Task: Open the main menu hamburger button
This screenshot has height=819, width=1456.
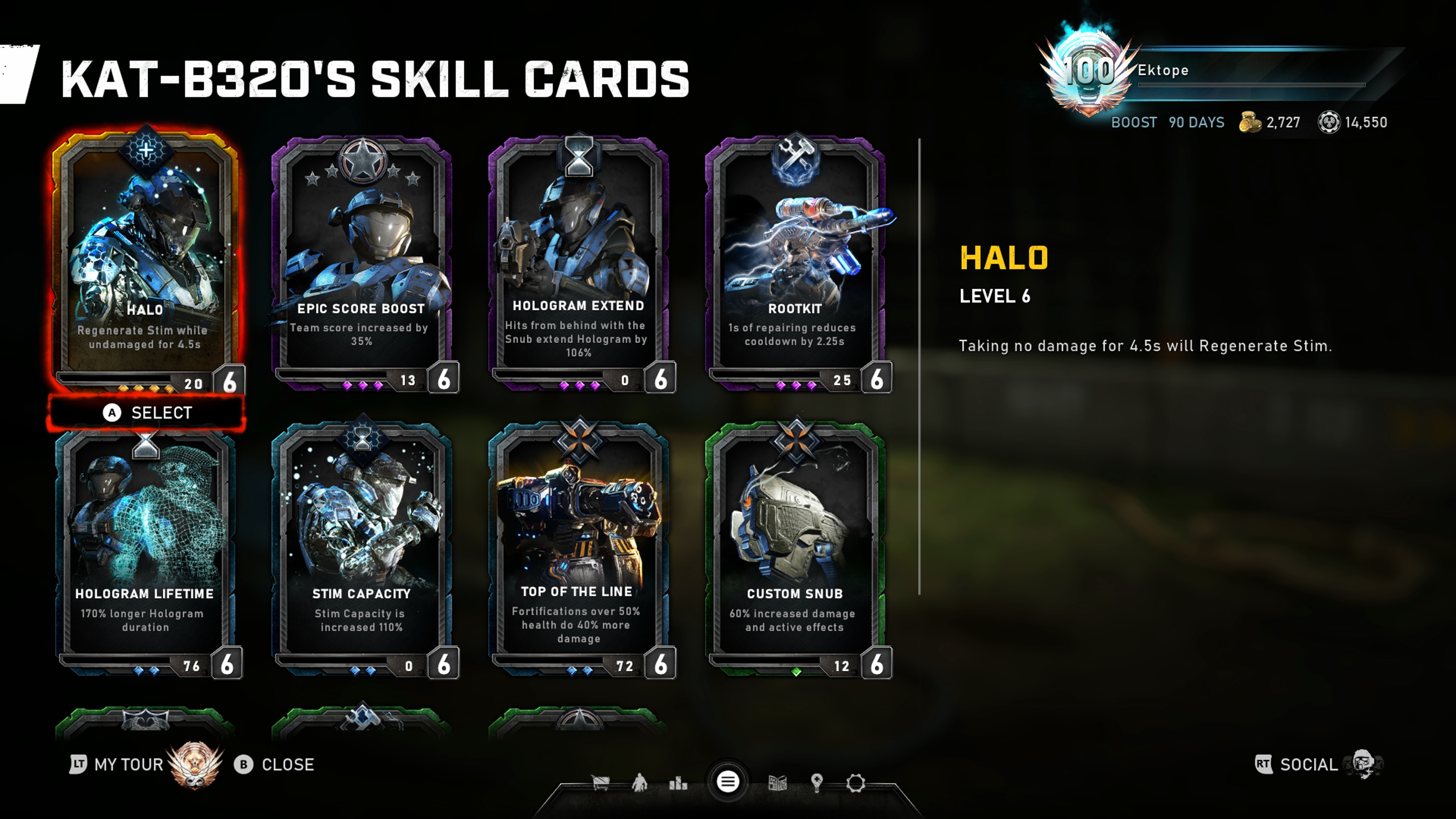Action: click(728, 782)
